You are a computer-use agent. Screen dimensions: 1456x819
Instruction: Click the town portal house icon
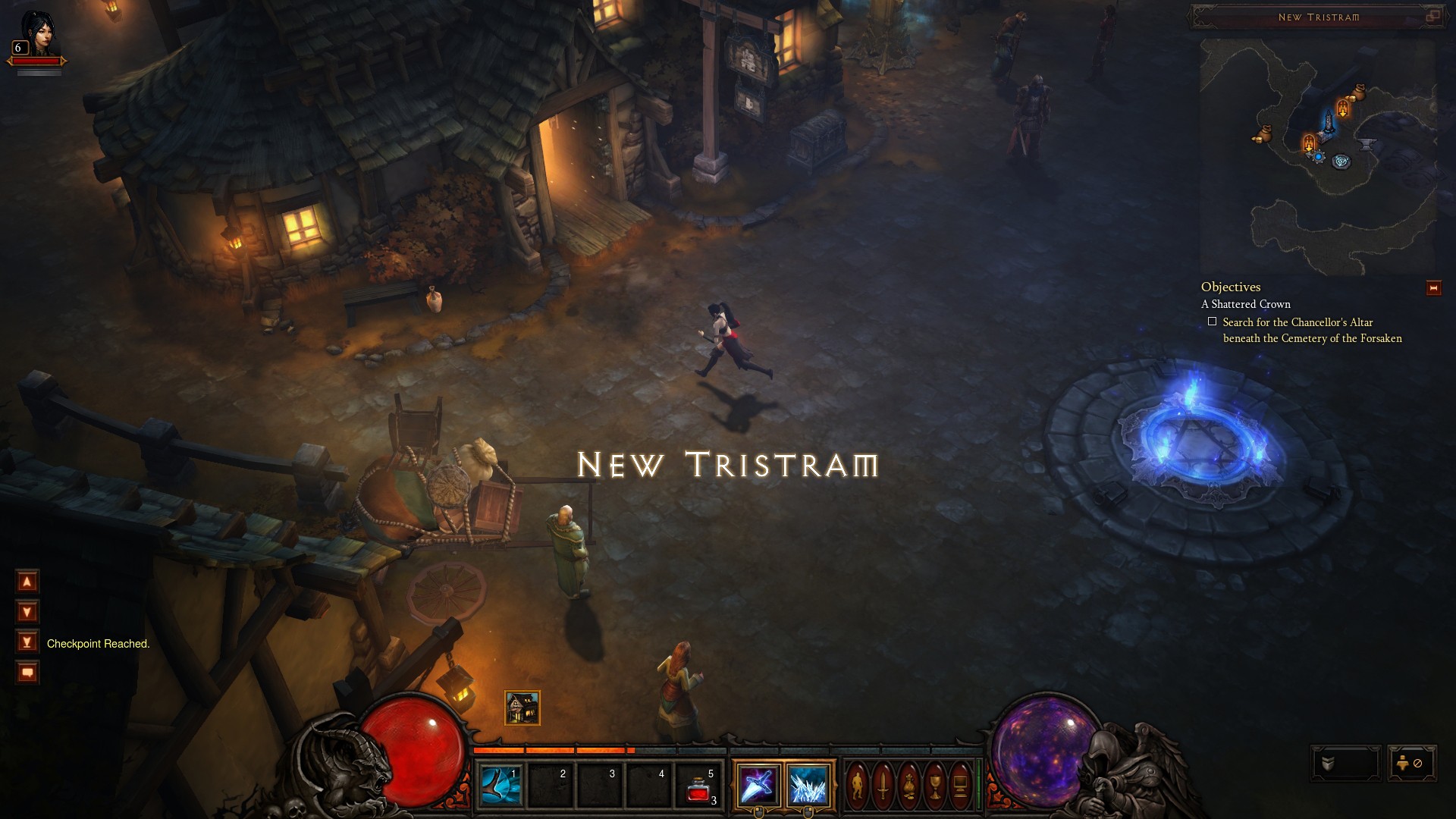click(x=522, y=708)
